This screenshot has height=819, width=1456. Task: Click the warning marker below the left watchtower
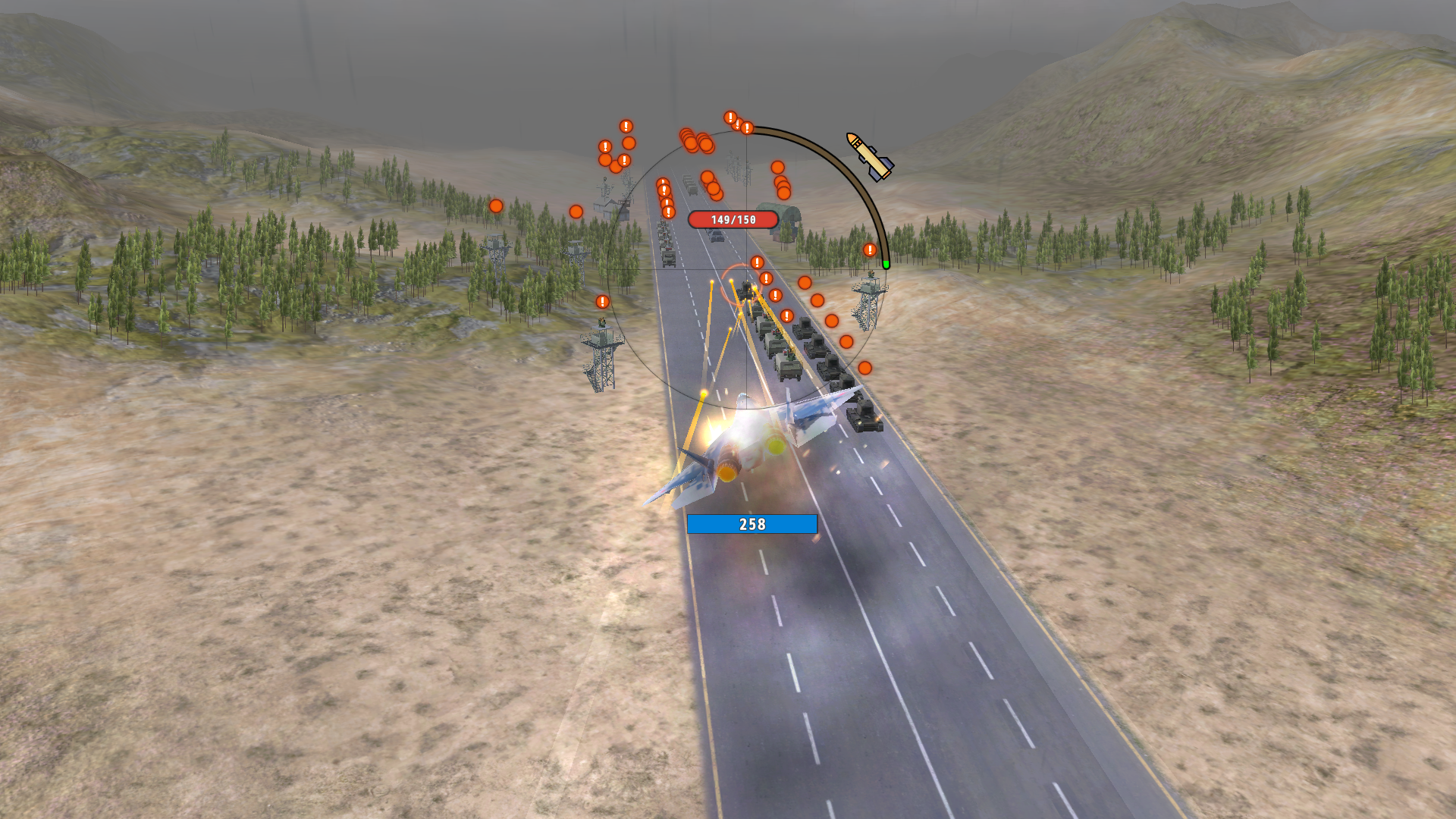click(603, 302)
